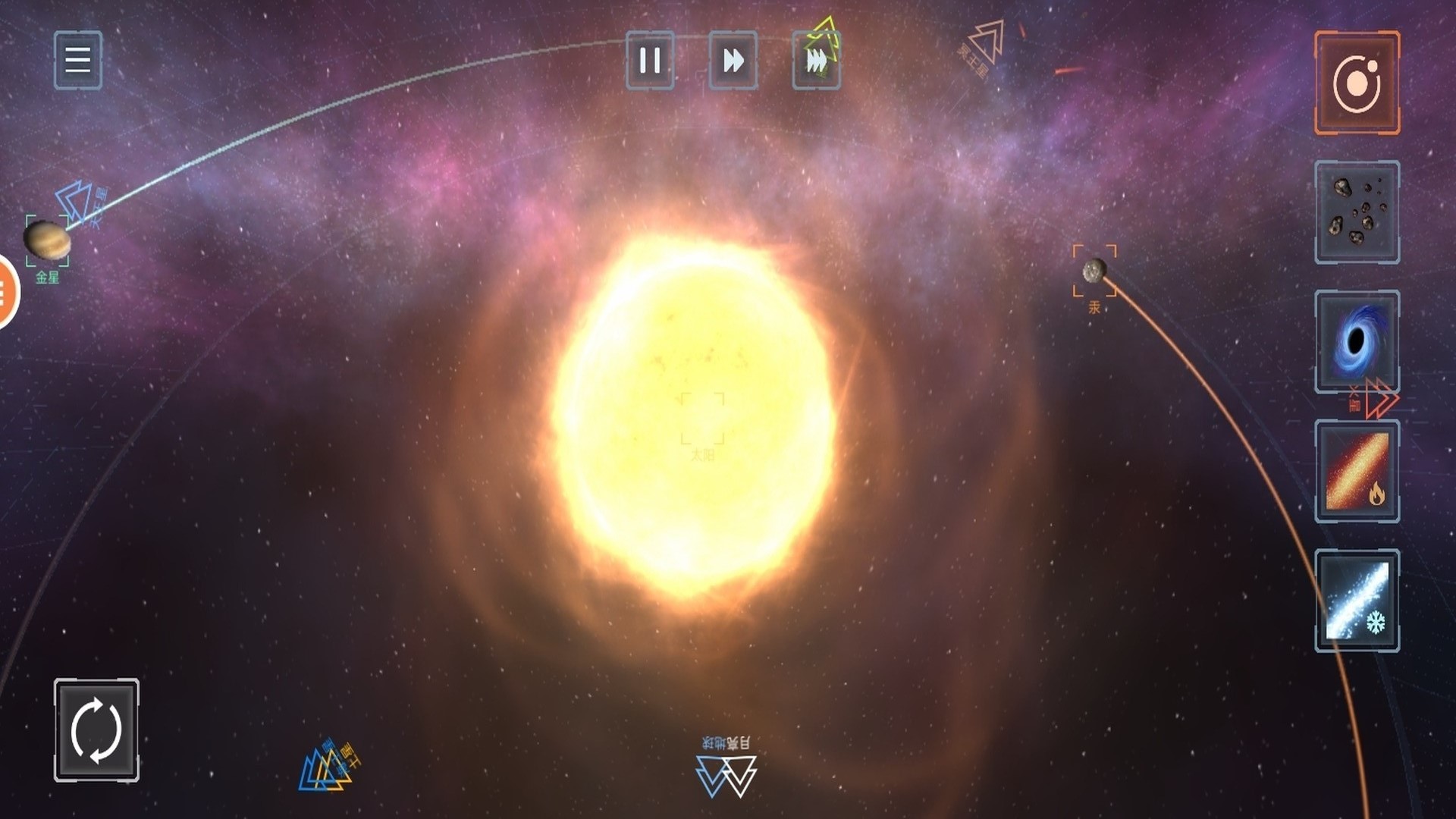Select the black hole tool
The width and height of the screenshot is (1456, 819).
(1357, 341)
